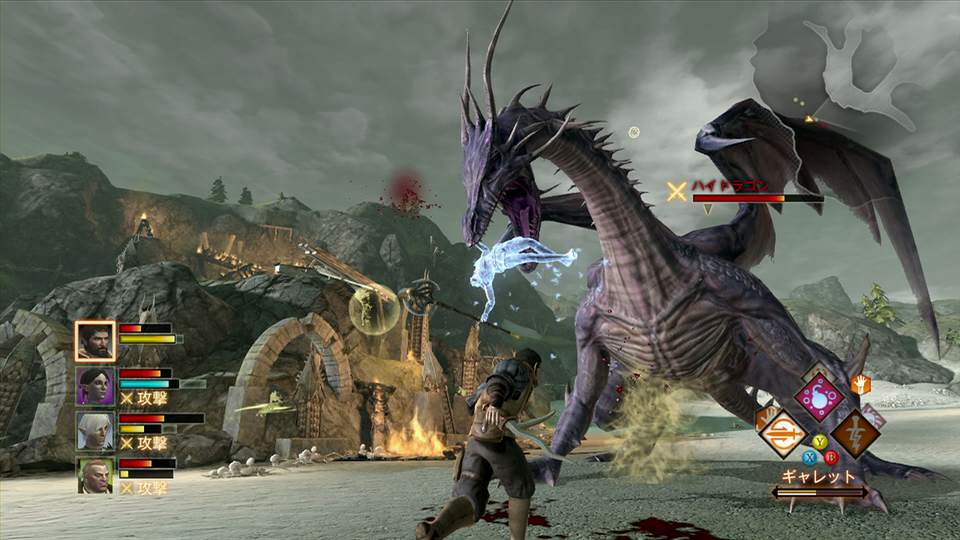Click the orange hexagon hand icon

(859, 383)
